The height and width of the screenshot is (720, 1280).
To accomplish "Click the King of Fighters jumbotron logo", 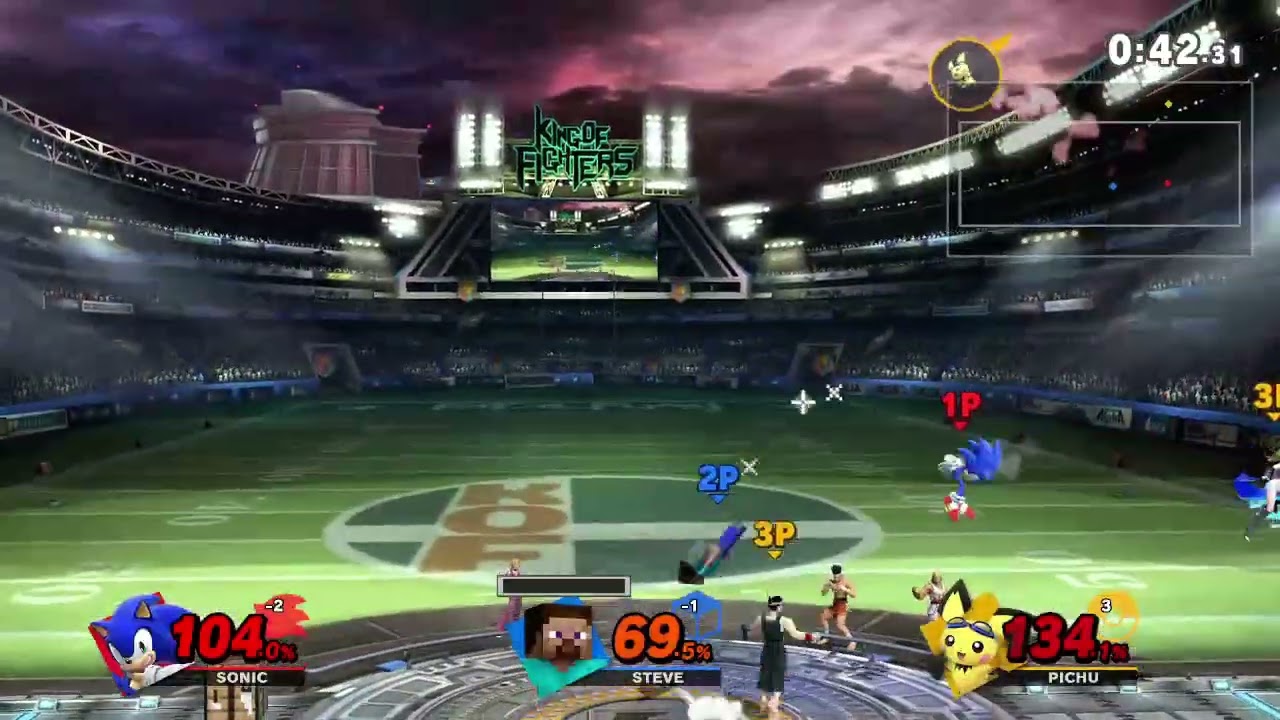I will (x=578, y=146).
